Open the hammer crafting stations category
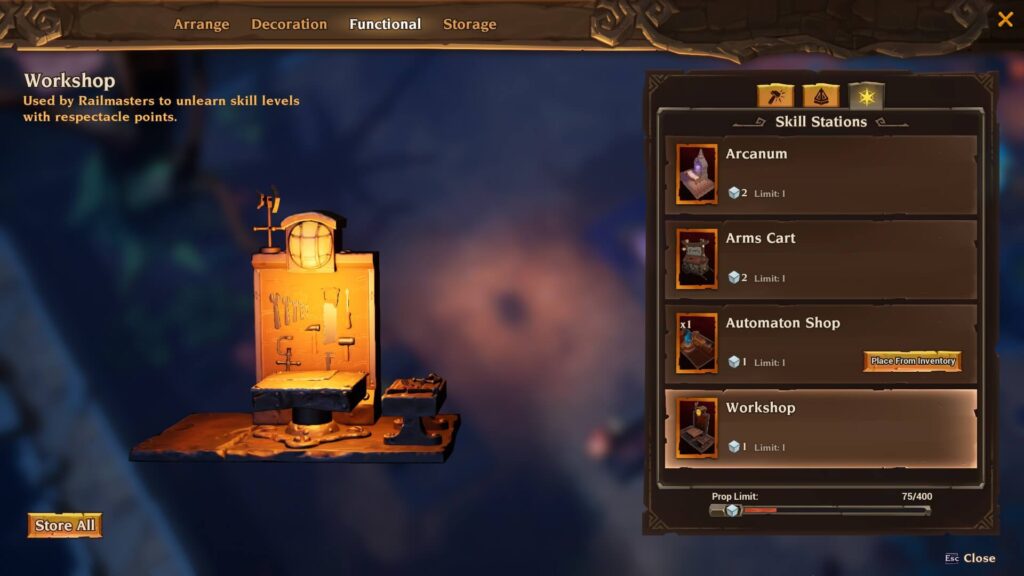 pyautogui.click(x=775, y=96)
